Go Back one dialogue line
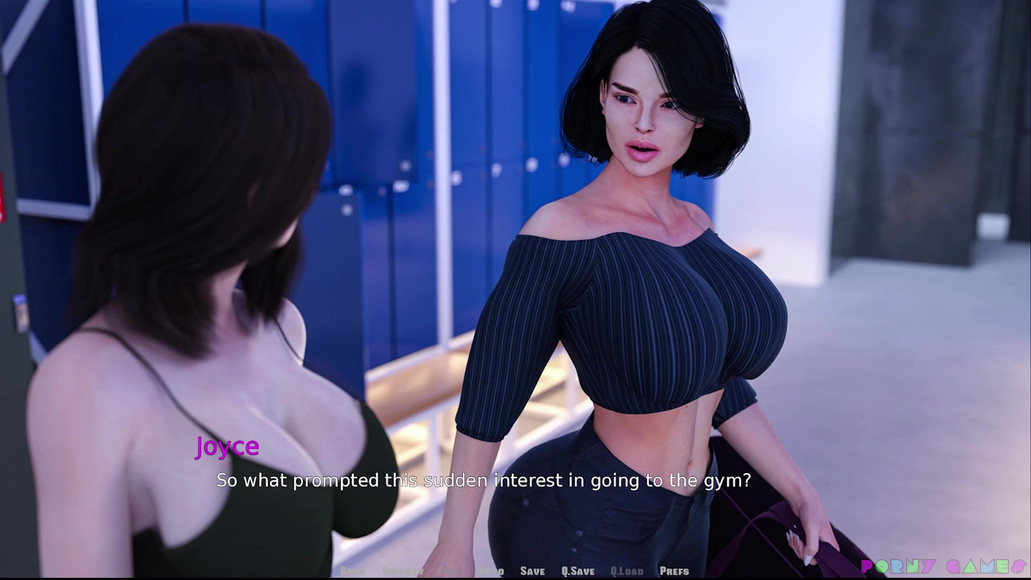 tap(352, 571)
